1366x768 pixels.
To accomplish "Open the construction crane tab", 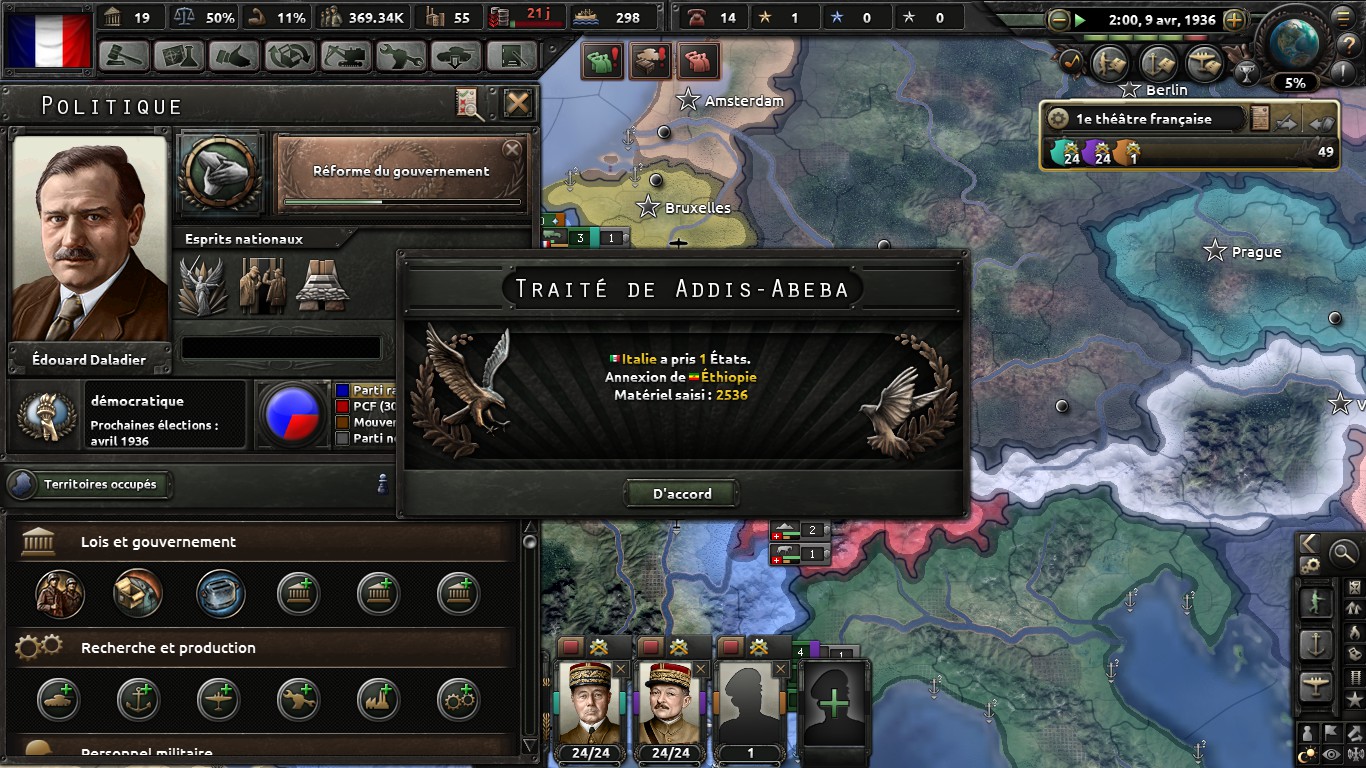I will 345,56.
